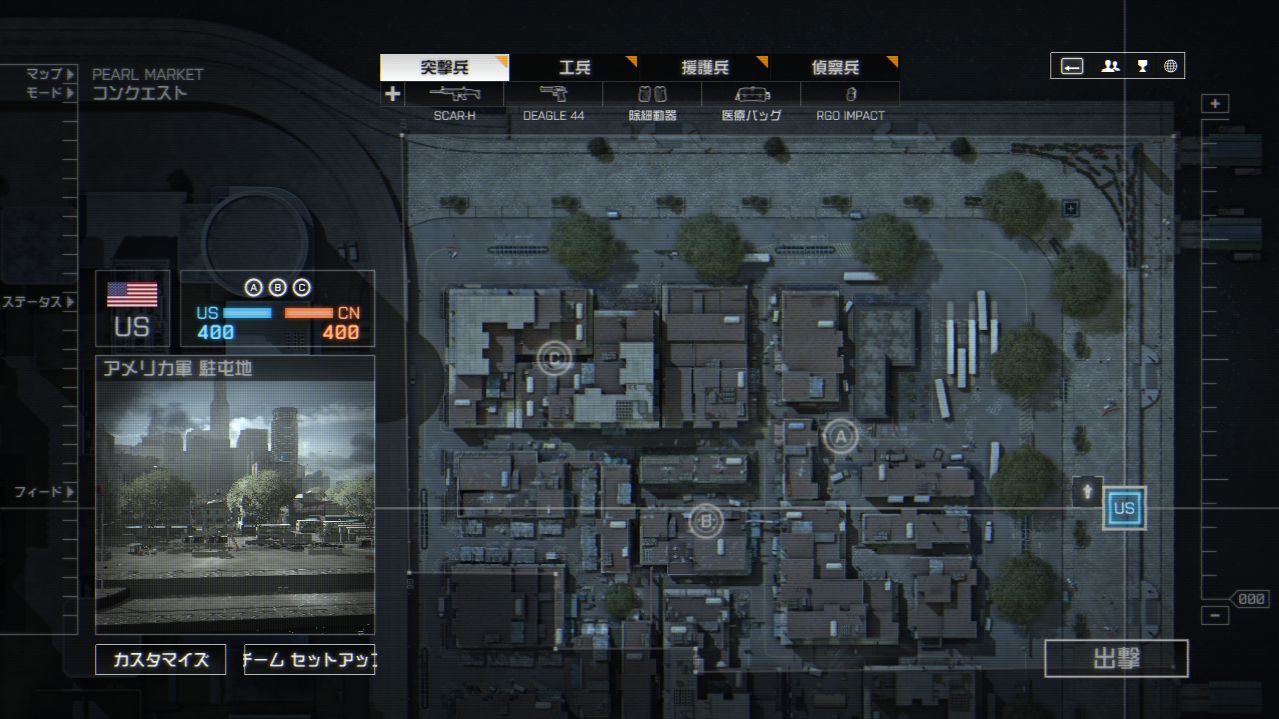This screenshot has height=719, width=1279.
Task: Select the 突撃兵 assault class tab
Action: click(x=444, y=68)
